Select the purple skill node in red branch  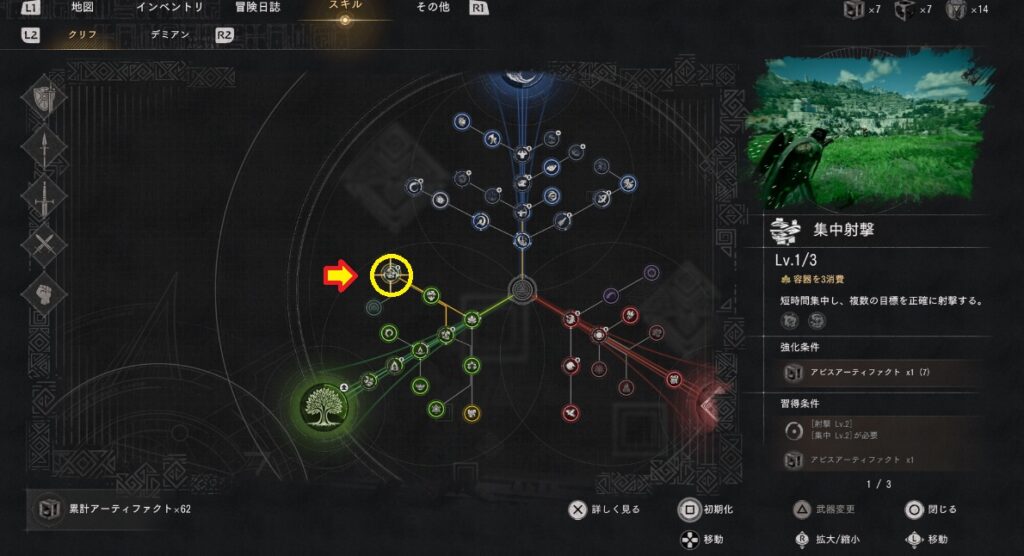pyautogui.click(x=652, y=271)
